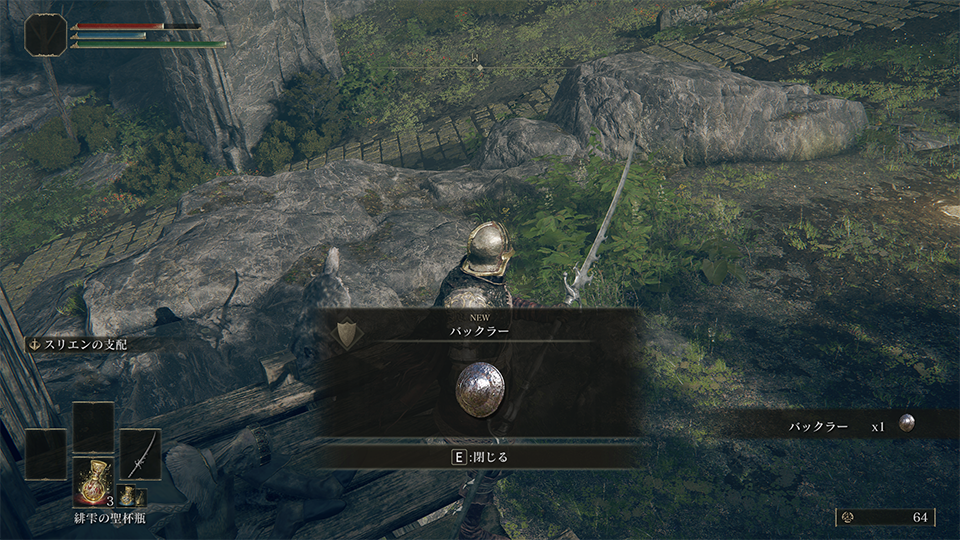The image size is (960, 540).
Task: Select the Flask of Crimson Tears quick slot
Action: [93, 481]
